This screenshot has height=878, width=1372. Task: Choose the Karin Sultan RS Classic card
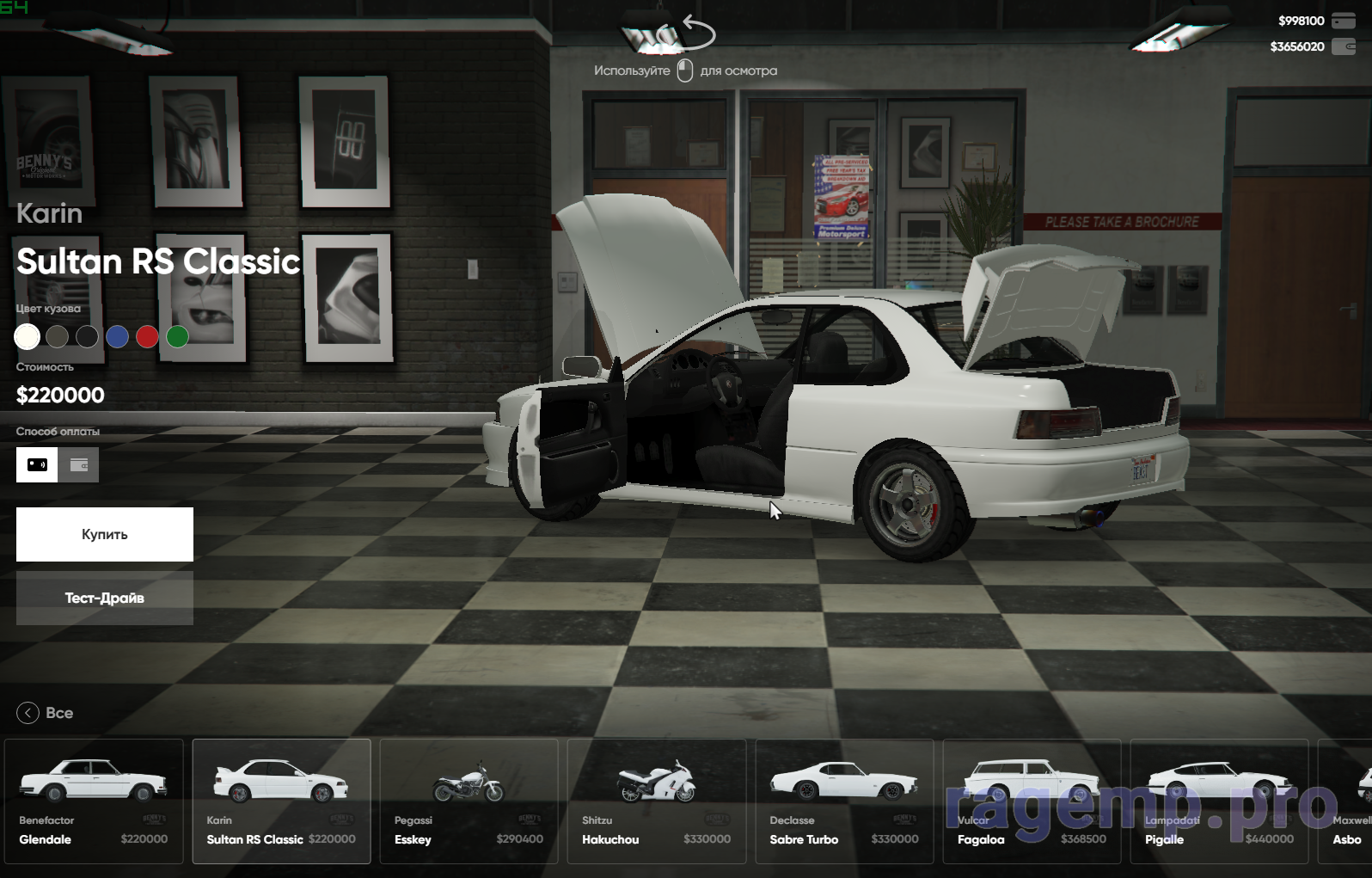tap(281, 801)
